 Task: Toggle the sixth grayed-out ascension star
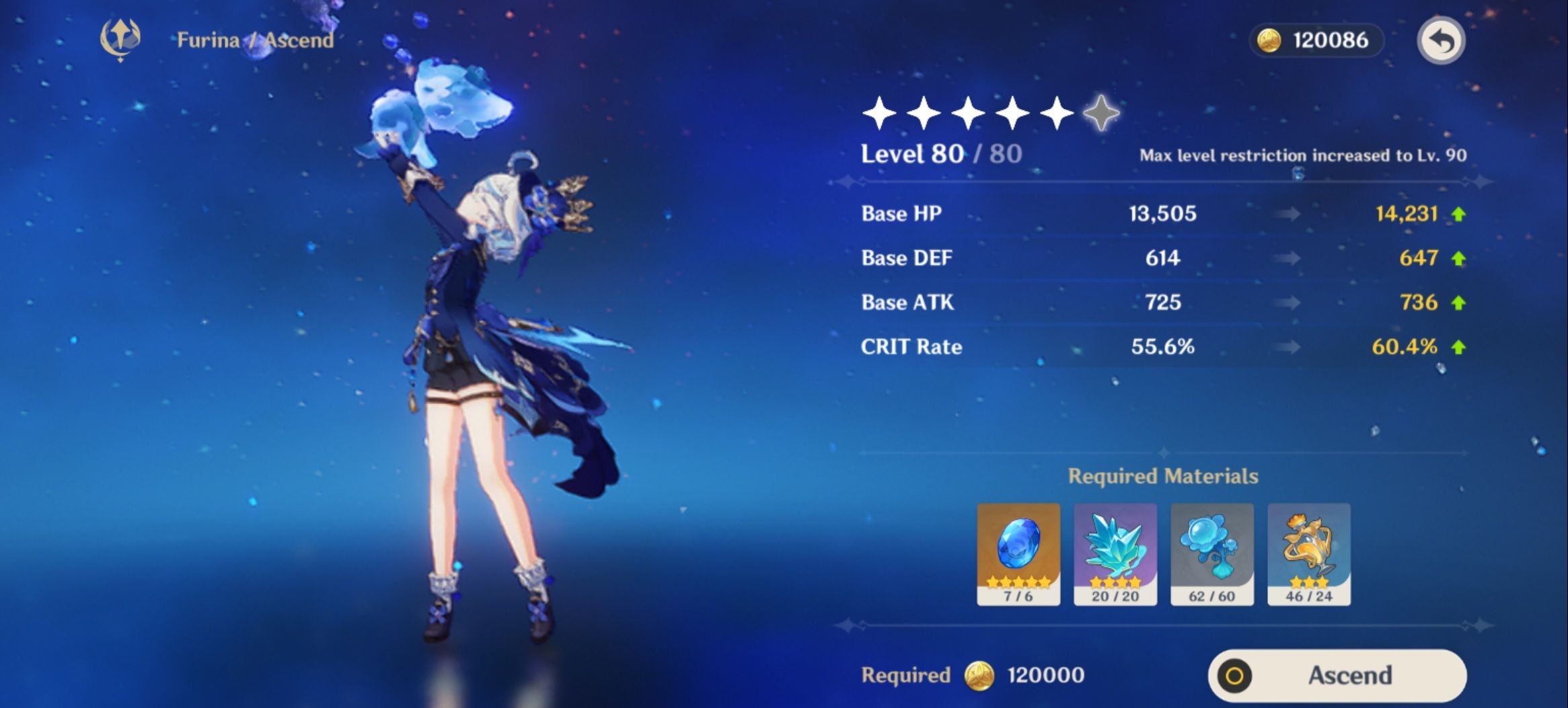tap(1101, 114)
